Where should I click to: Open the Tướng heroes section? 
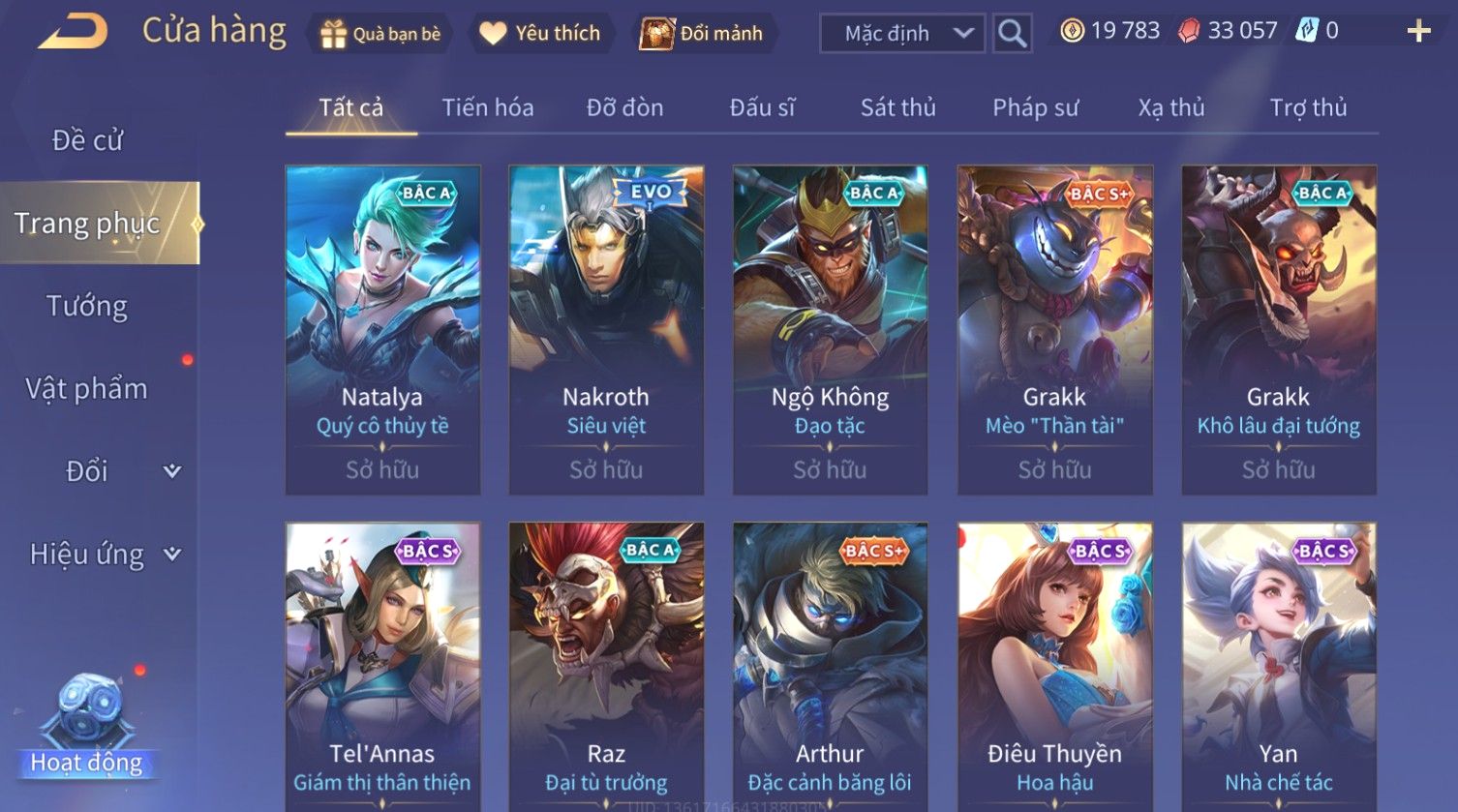[x=87, y=307]
